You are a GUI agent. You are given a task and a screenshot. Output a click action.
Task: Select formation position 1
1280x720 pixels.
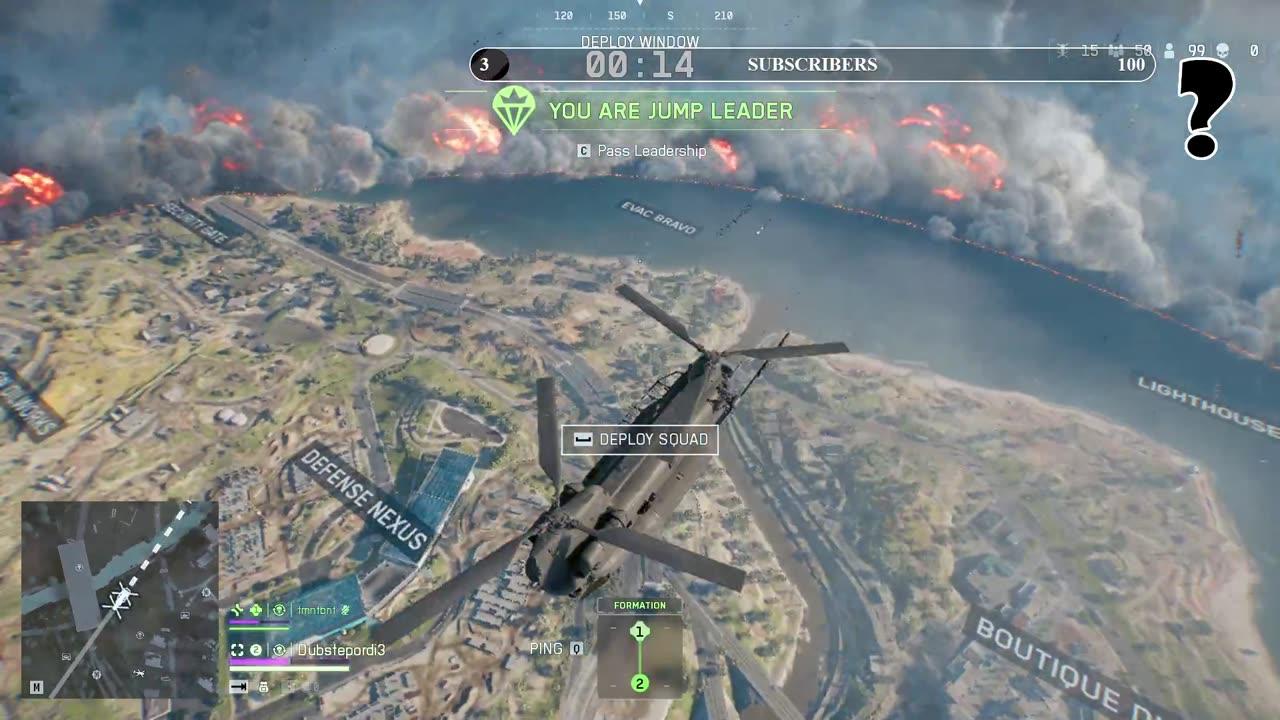coord(638,630)
